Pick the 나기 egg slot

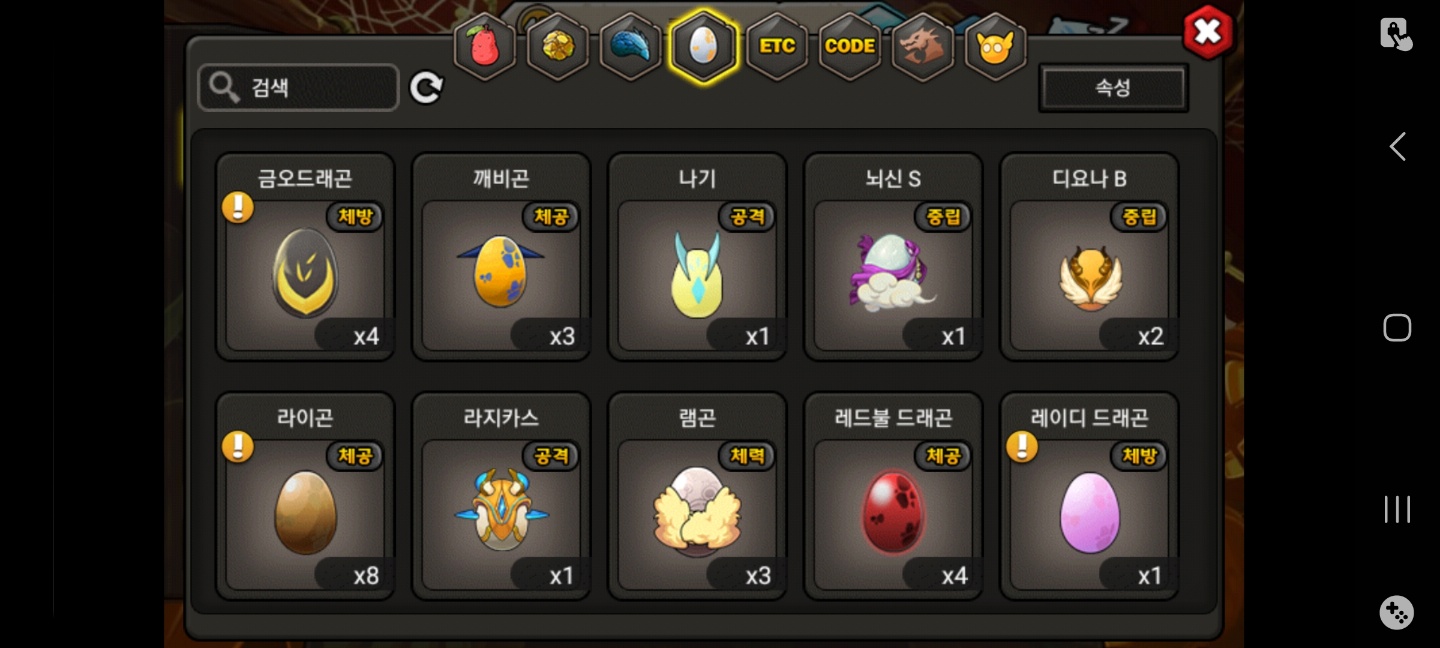(697, 272)
